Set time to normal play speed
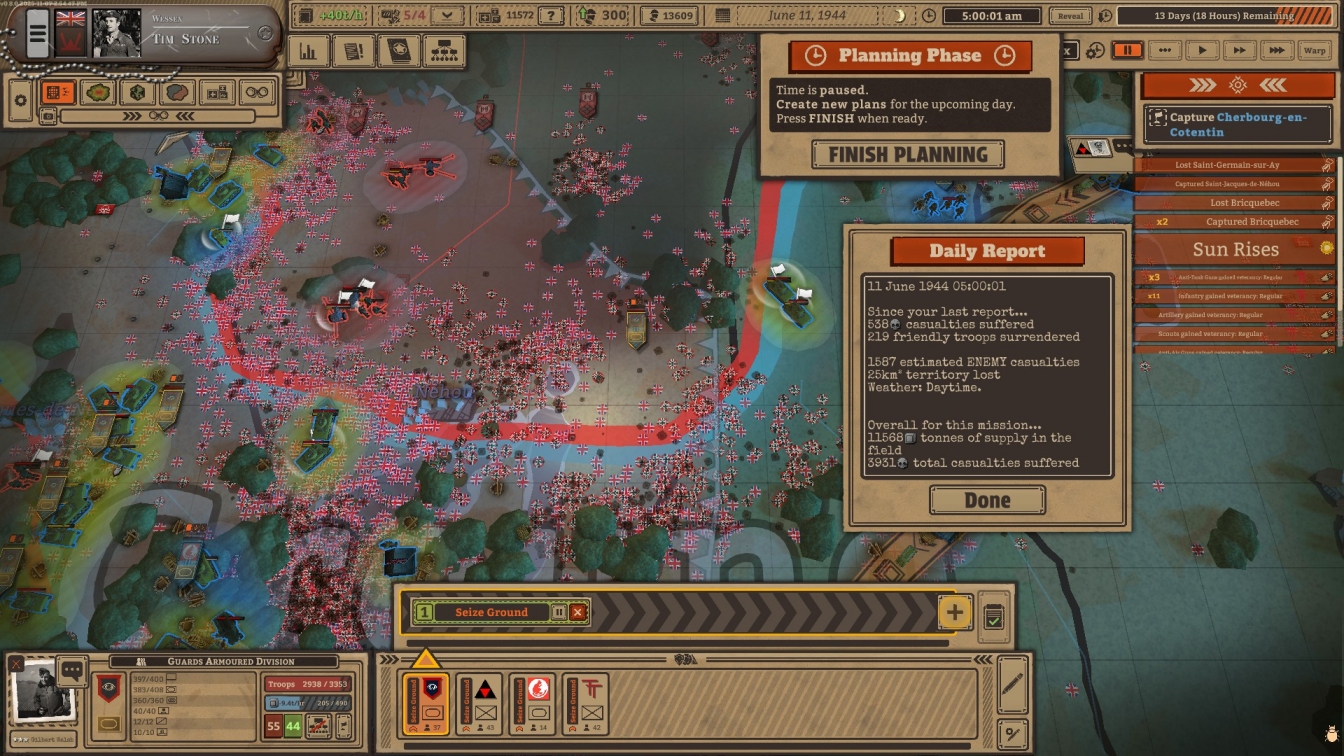 (1202, 50)
